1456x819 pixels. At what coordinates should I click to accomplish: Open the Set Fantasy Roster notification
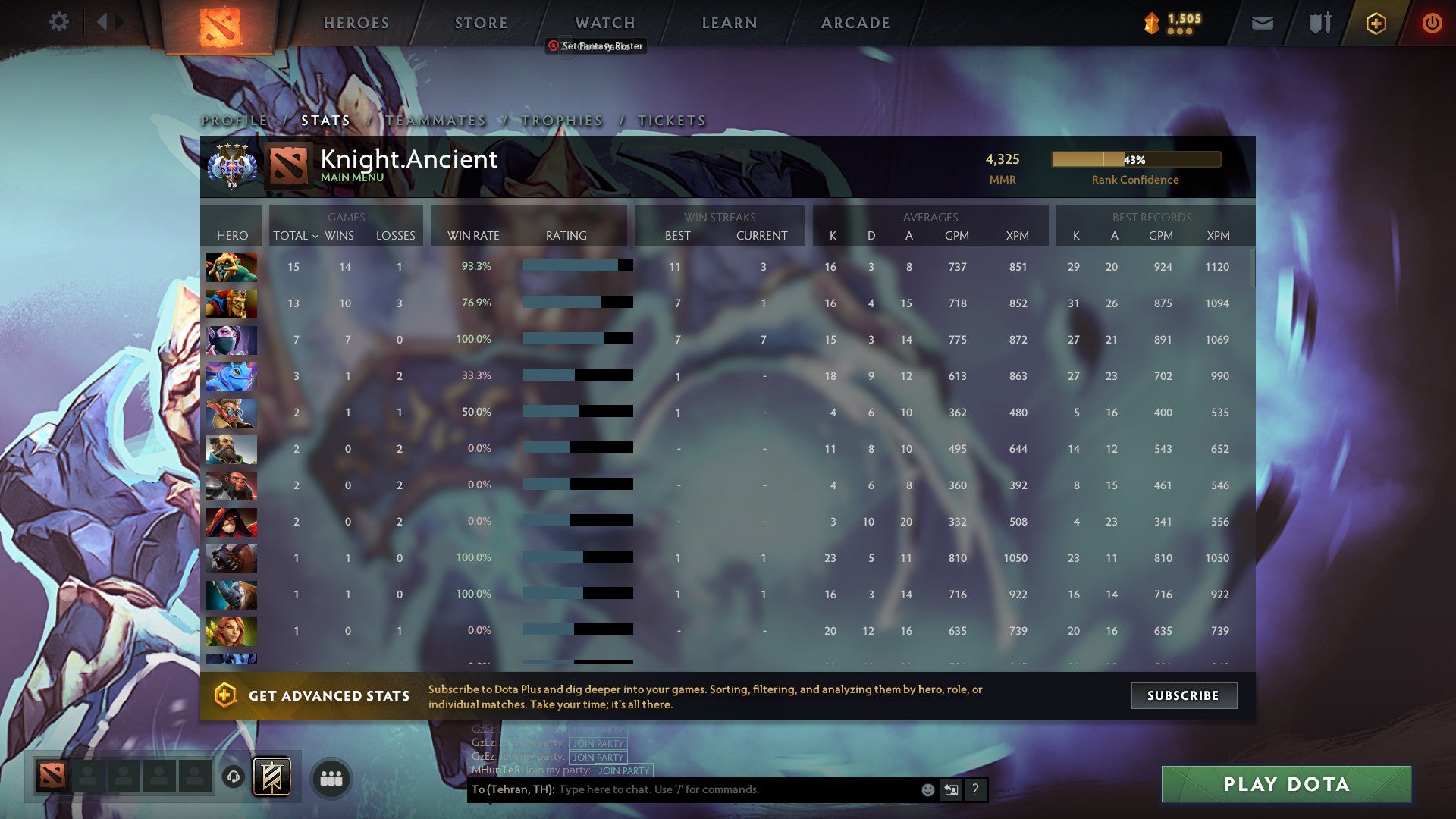596,45
